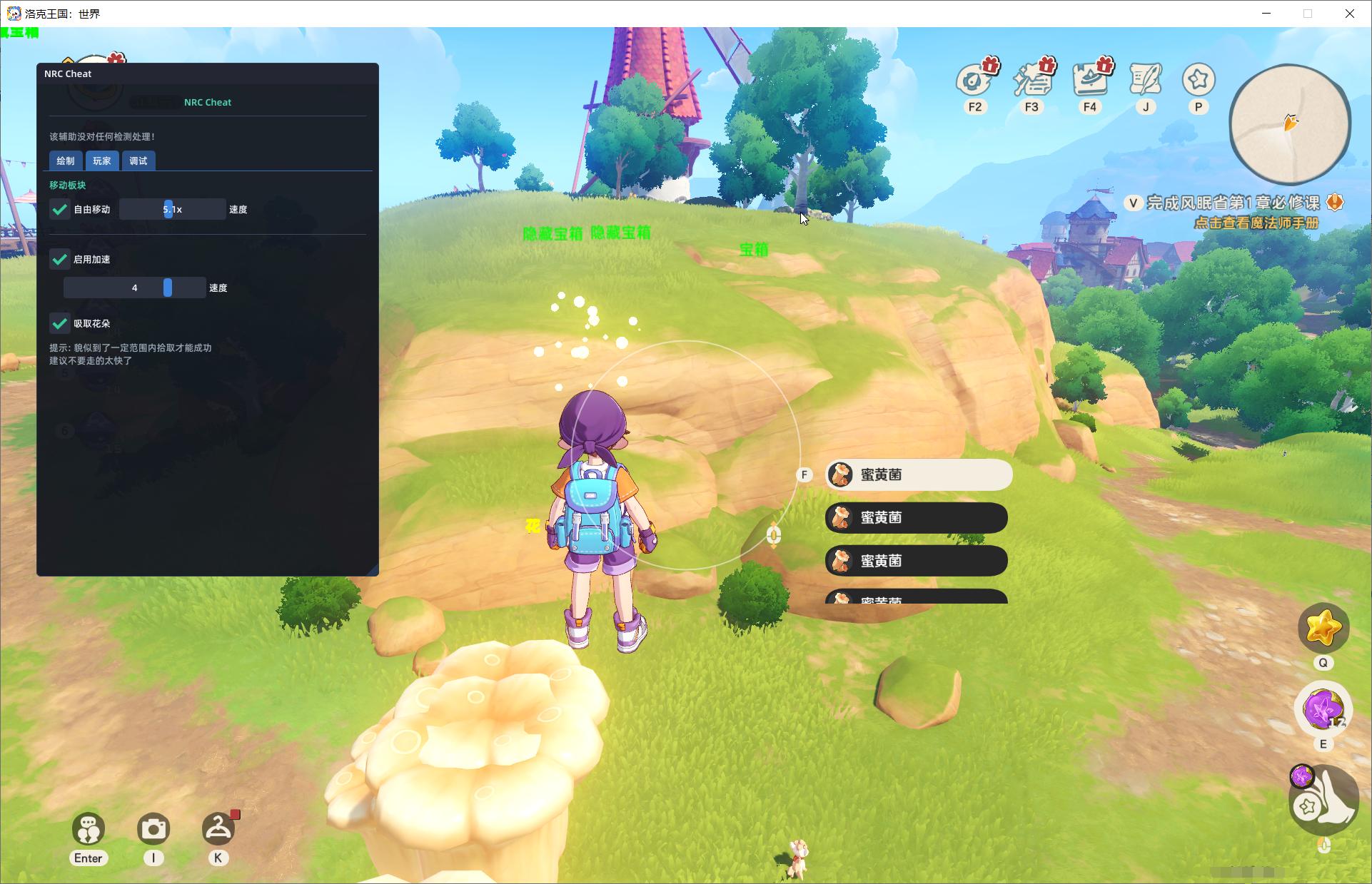The image size is (1372, 884).
Task: Toggle the 自由移动 checkbox
Action: pyautogui.click(x=60, y=209)
